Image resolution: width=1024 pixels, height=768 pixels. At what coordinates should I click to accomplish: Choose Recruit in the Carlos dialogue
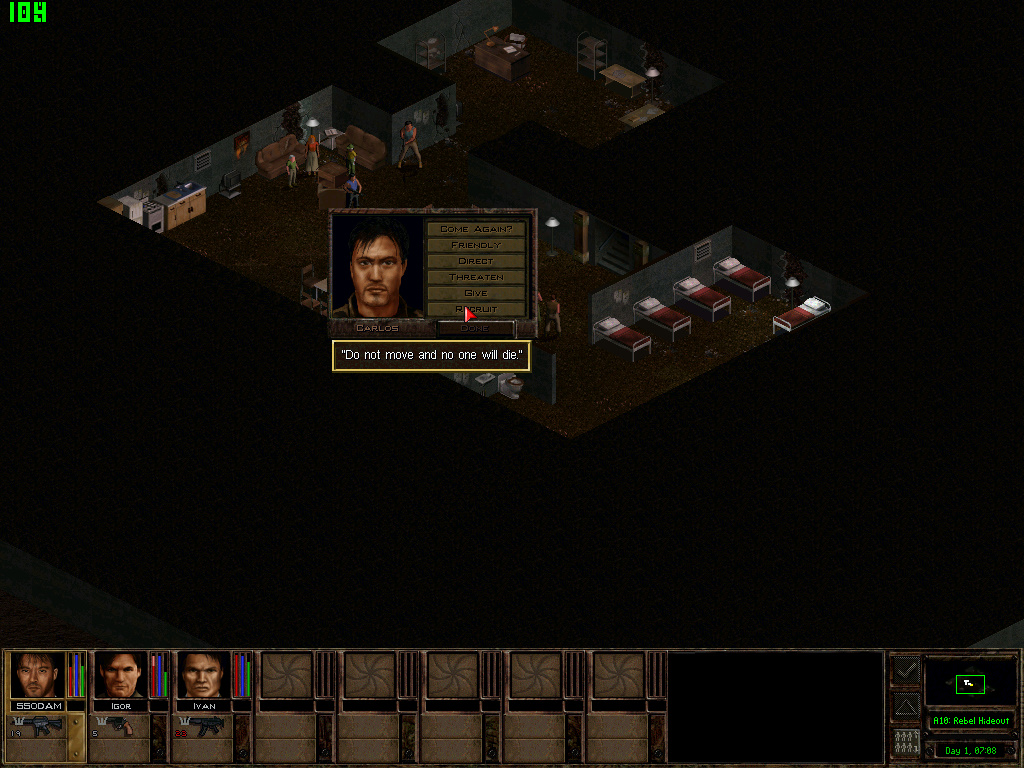[x=476, y=309]
